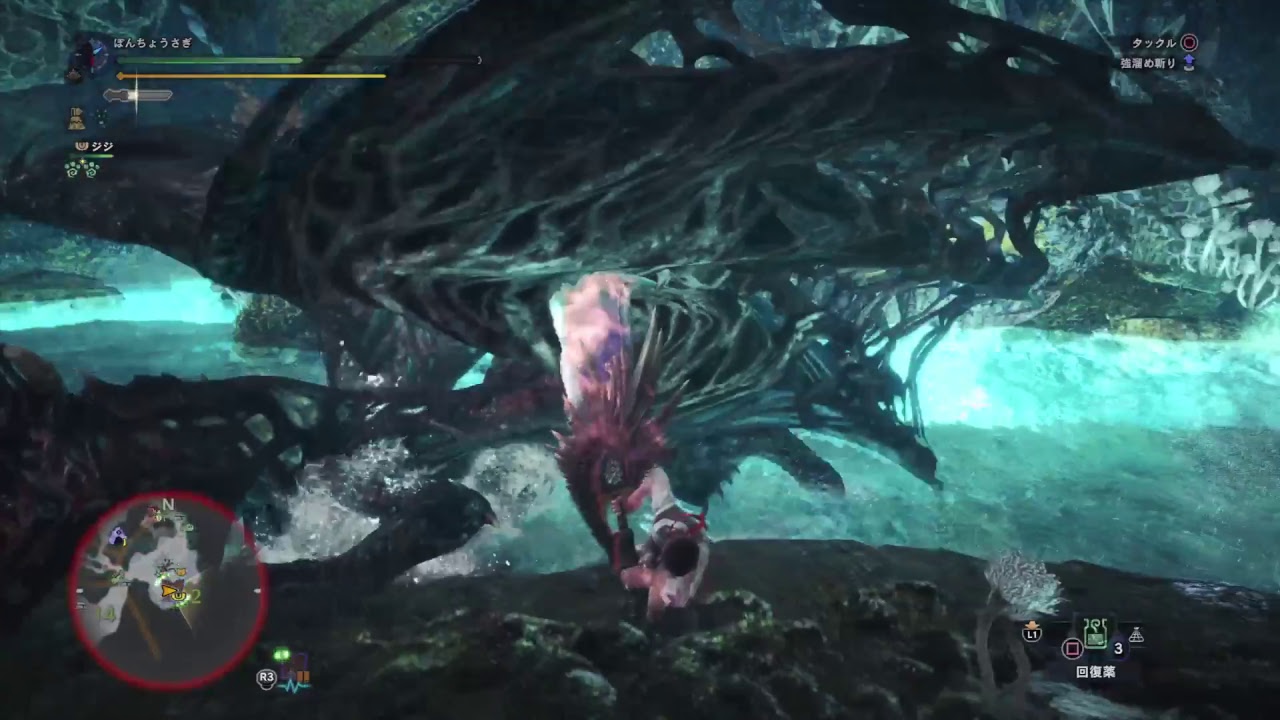Open the circular red-rimmed minimap
This screenshot has height=720, width=1280.
[x=166, y=589]
